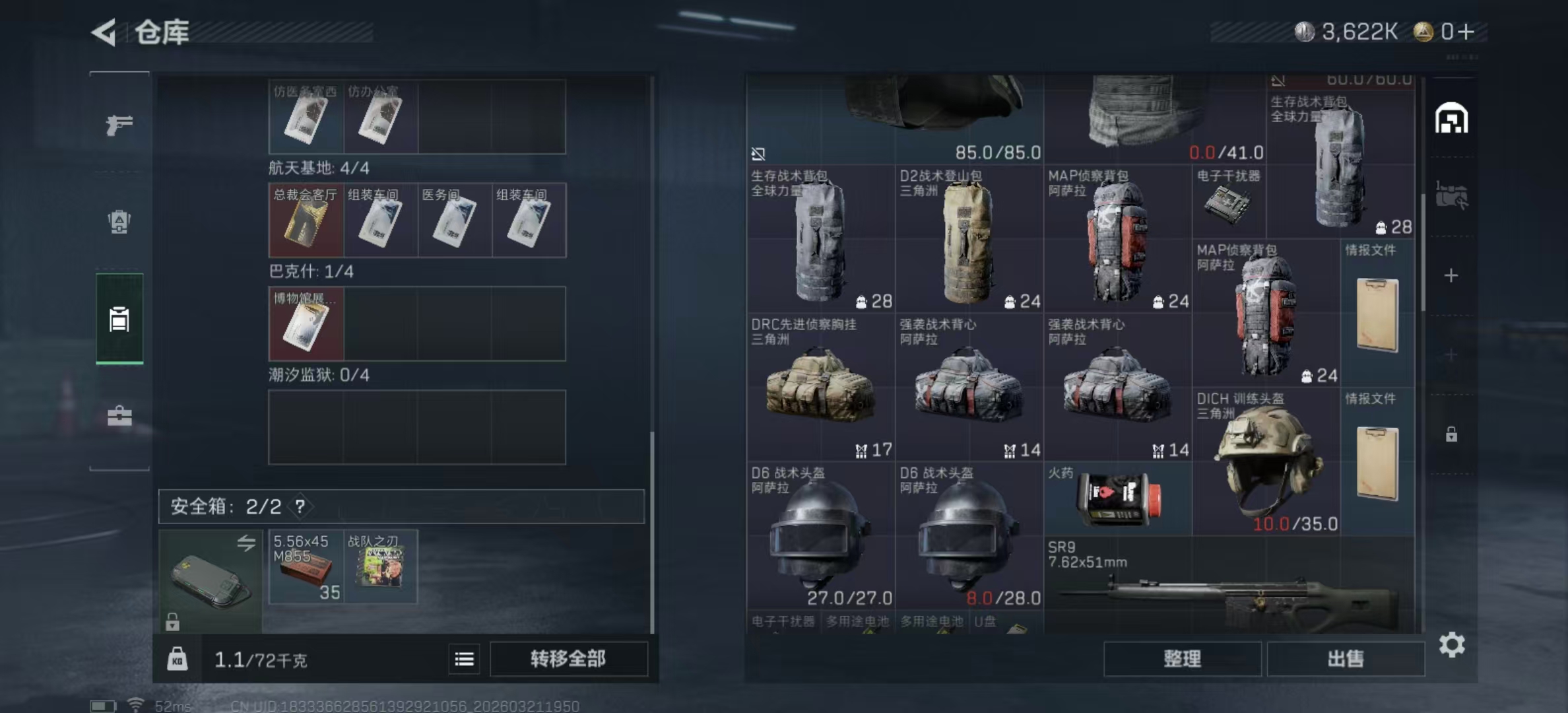Select the 医务间 keycard
This screenshot has height=713, width=1568.
[455, 221]
